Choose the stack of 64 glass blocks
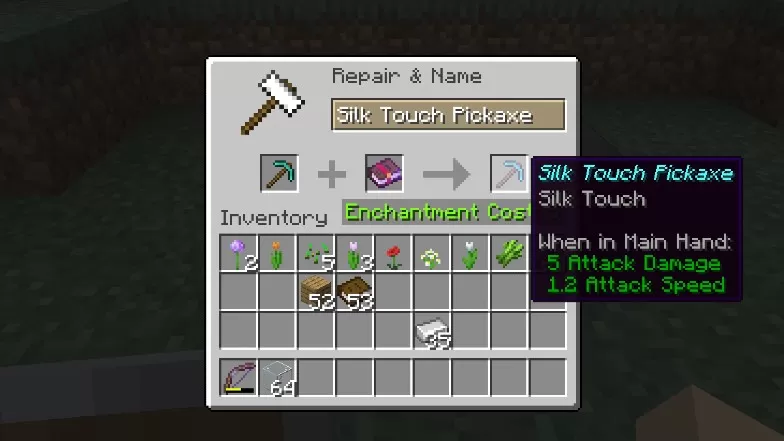This screenshot has height=441, width=784. [x=278, y=378]
